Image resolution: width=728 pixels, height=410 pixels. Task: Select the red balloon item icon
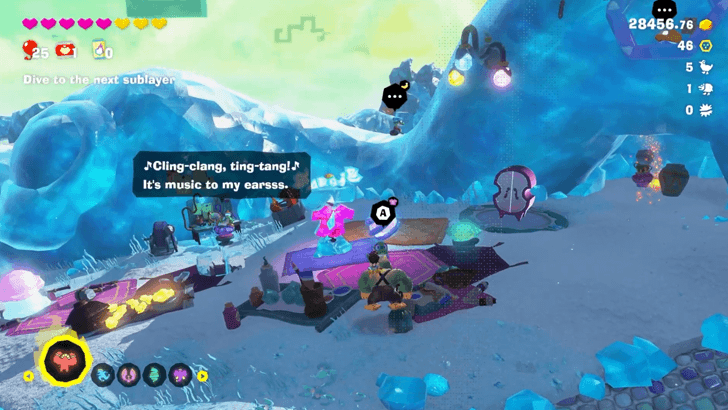(x=30, y=50)
